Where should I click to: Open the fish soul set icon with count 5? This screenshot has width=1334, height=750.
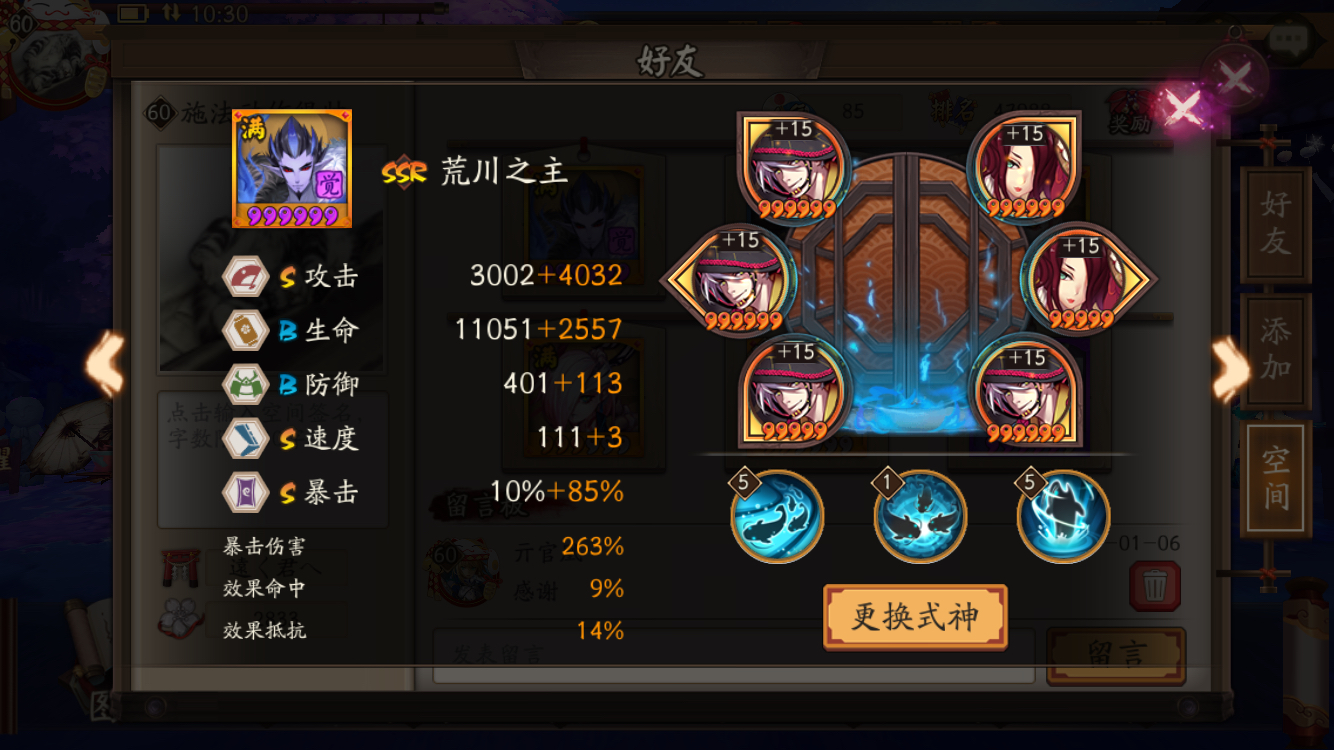coord(777,517)
